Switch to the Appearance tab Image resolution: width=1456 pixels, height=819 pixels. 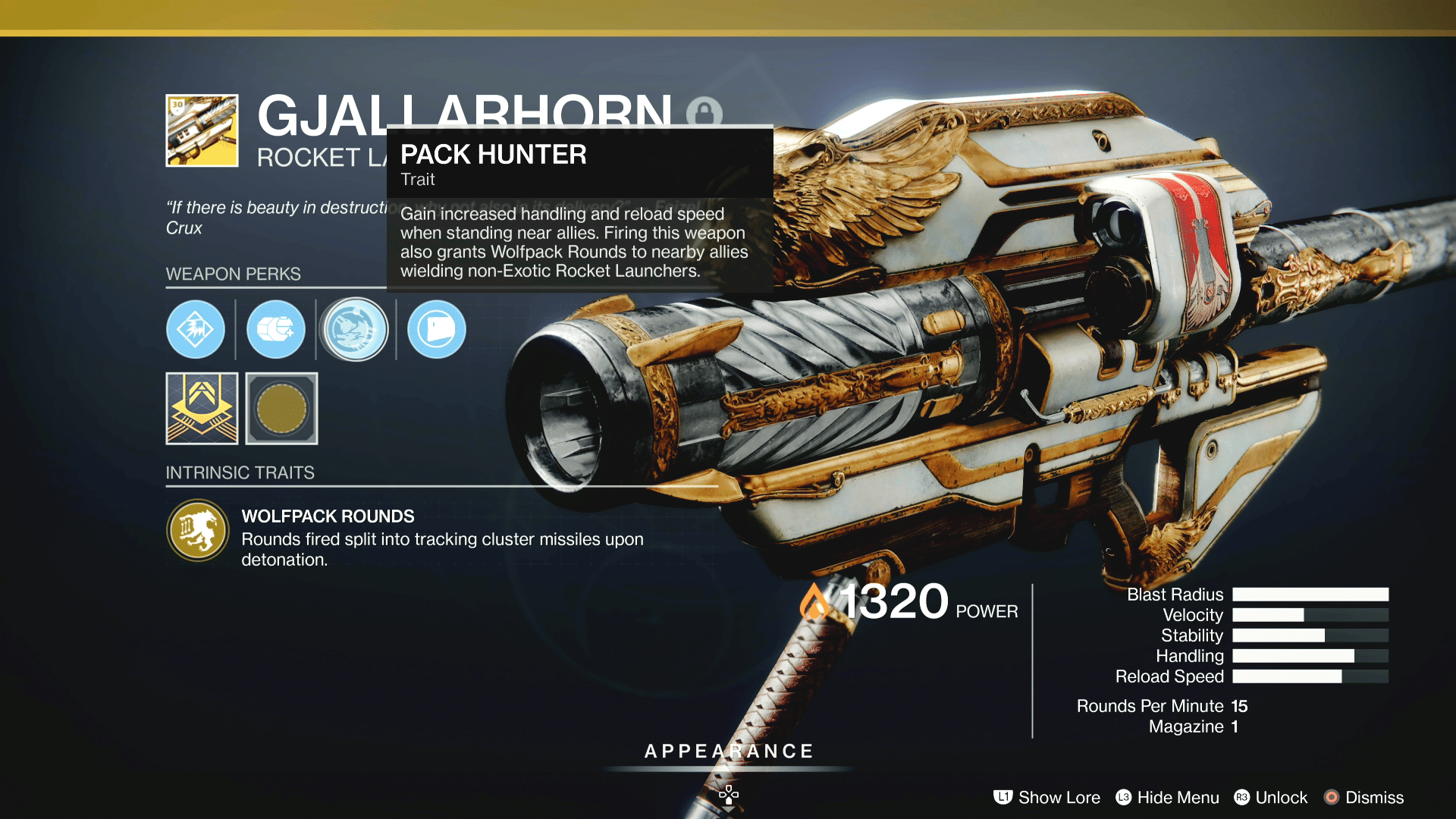728,752
